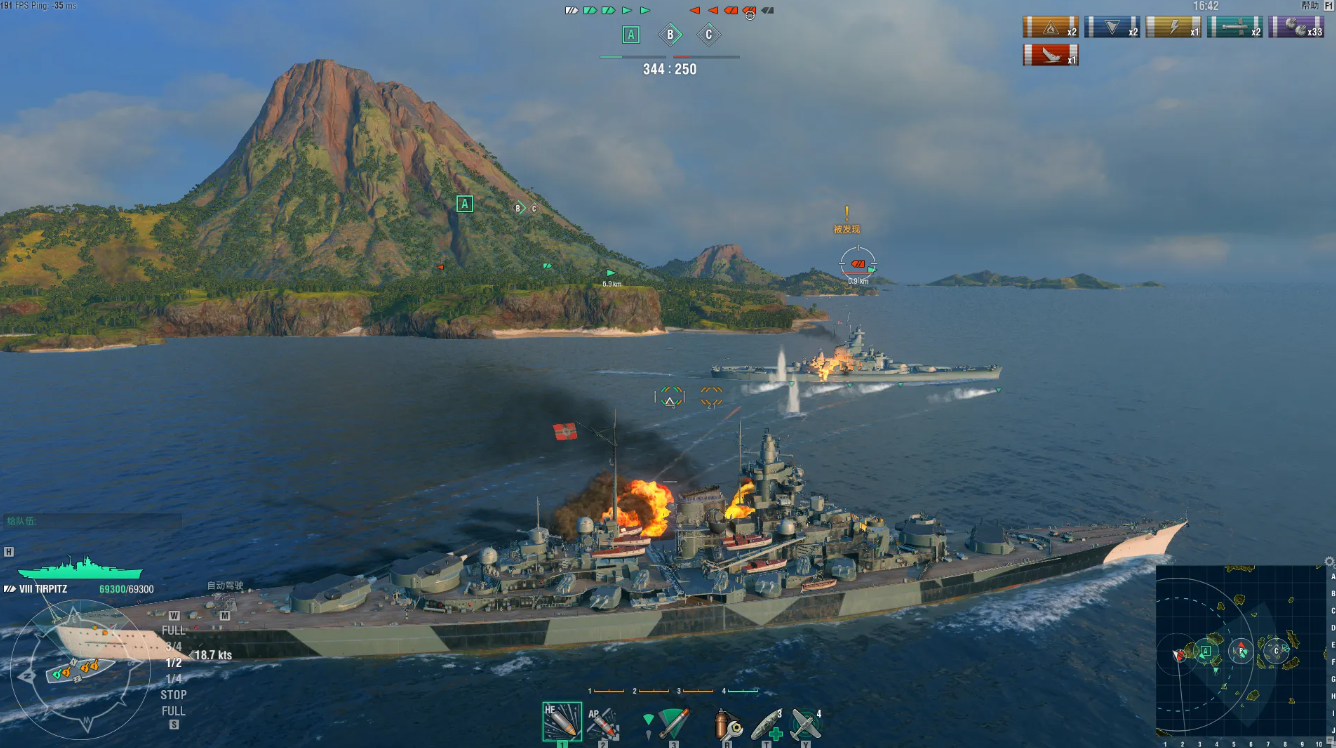Viewport: 1336px width, 748px height.
Task: Click the teal torpedo hit ribbon
Action: click(x=1234, y=27)
